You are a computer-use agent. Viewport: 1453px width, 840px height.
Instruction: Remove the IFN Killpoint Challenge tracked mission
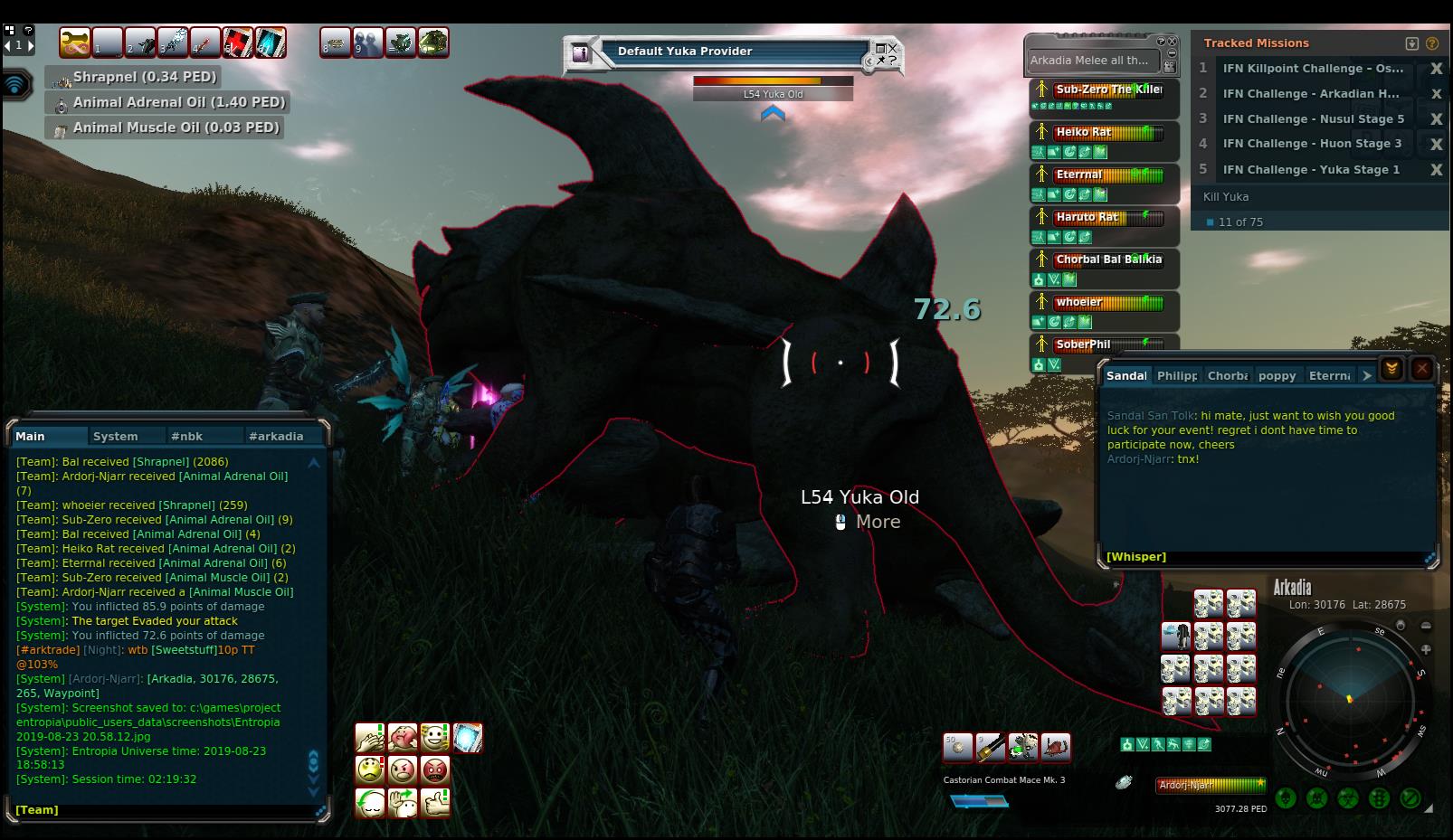(1436, 69)
